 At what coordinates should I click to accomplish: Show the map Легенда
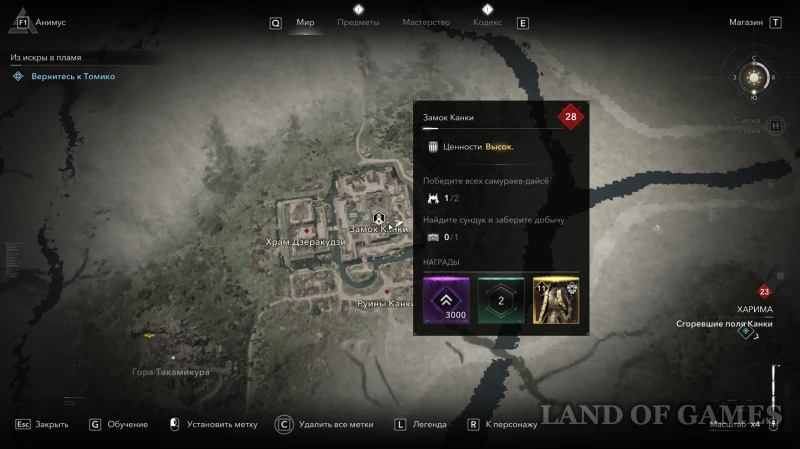coord(430,424)
